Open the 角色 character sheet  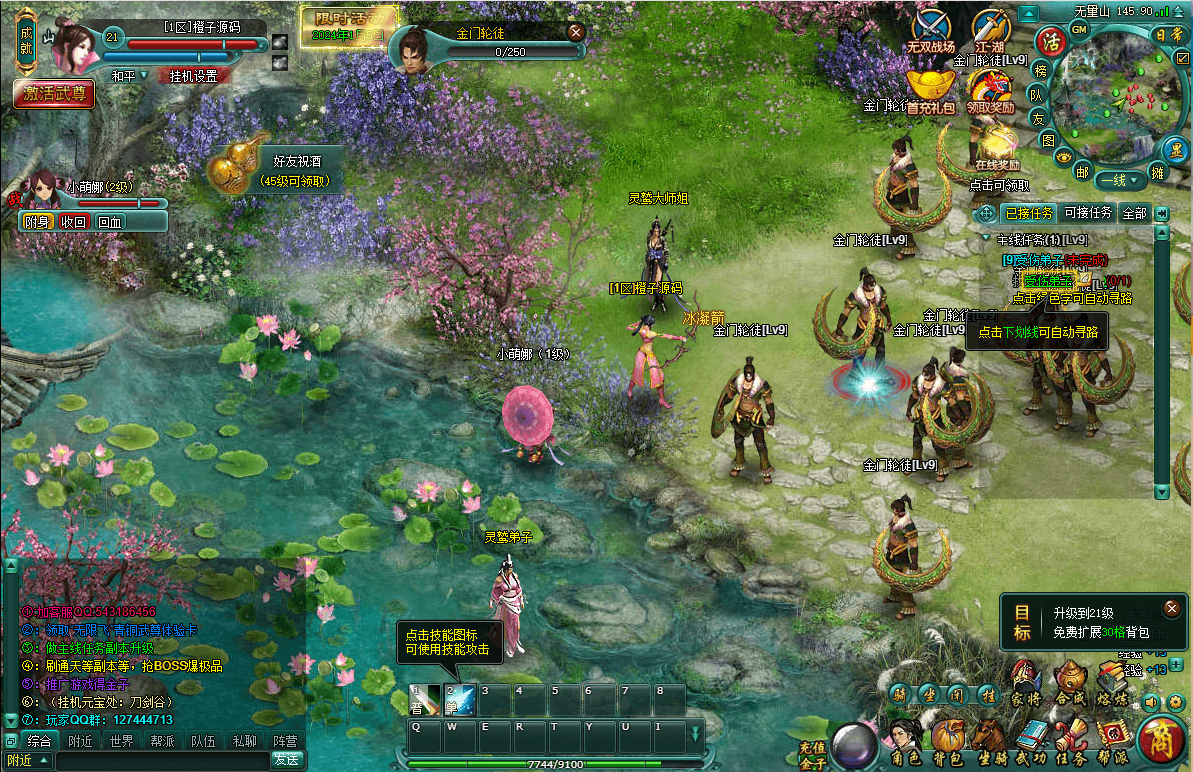pos(905,742)
